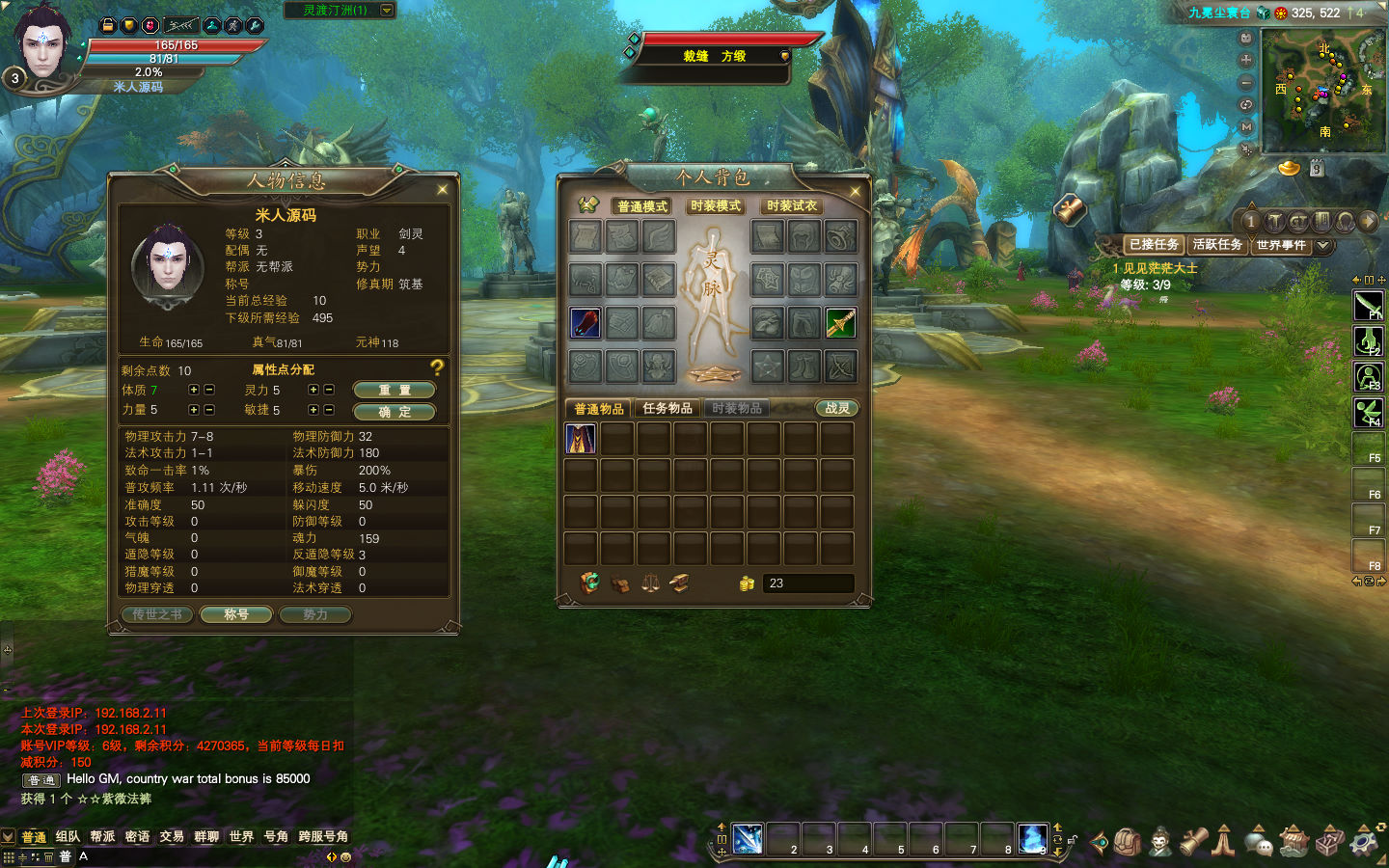This screenshot has height=868, width=1389.
Task: Select the equipped red item slot
Action: pos(586,323)
